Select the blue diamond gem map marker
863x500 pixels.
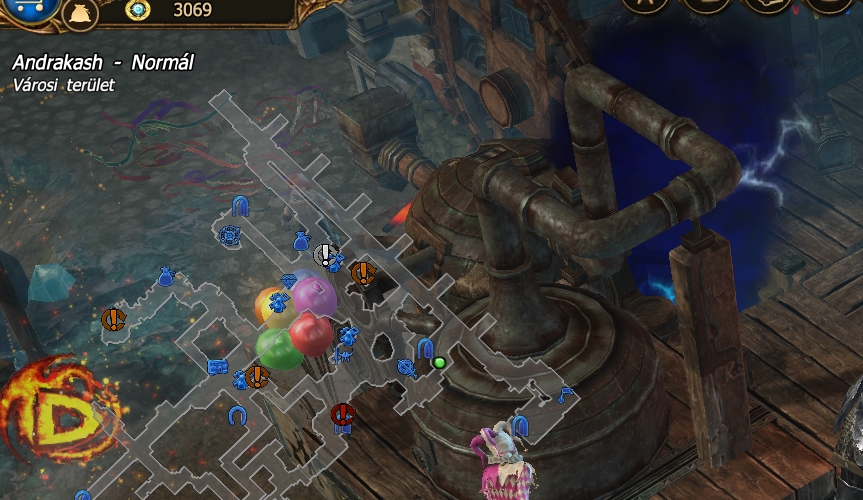289,281
